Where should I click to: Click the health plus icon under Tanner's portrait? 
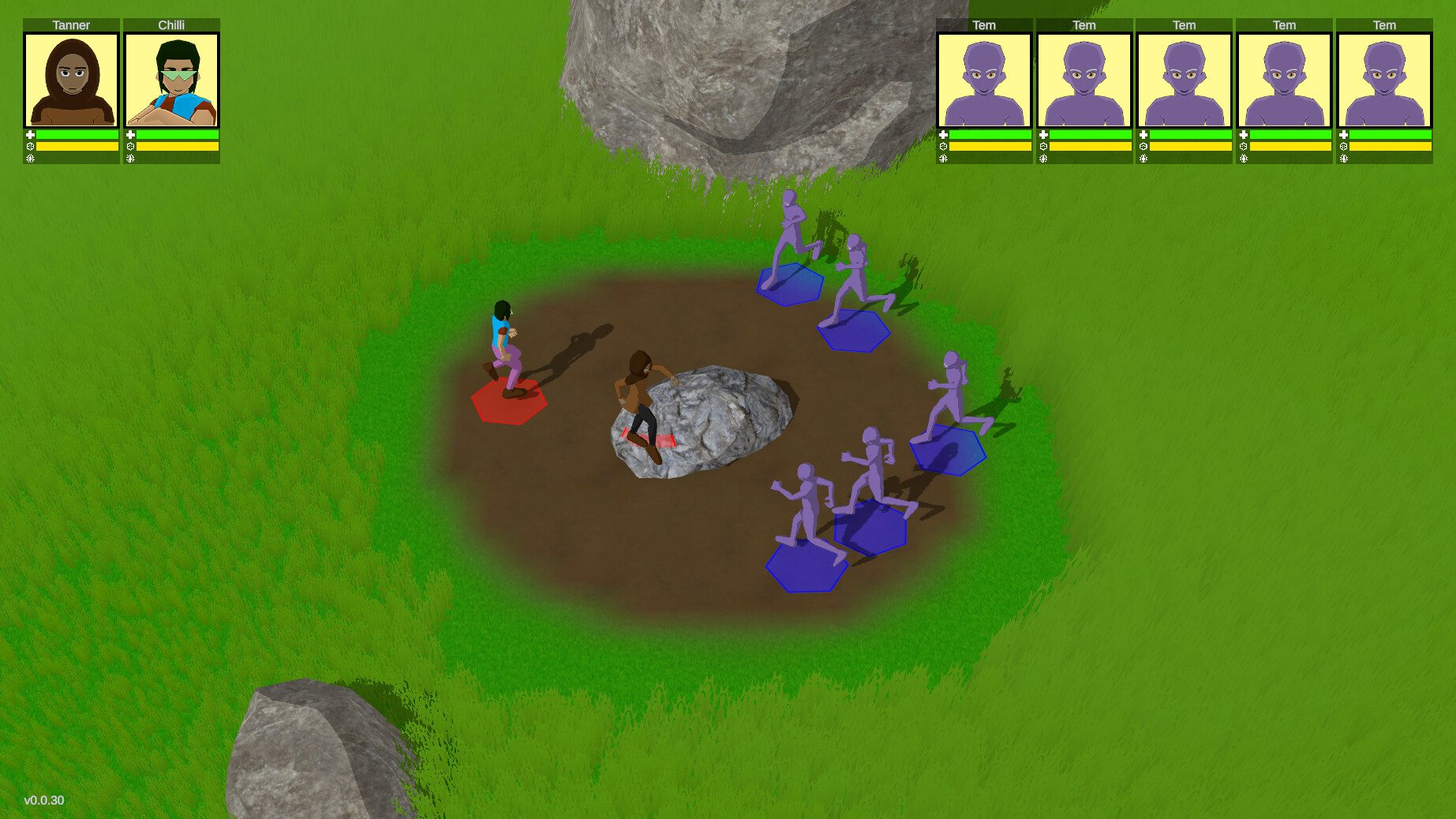pyautogui.click(x=31, y=134)
